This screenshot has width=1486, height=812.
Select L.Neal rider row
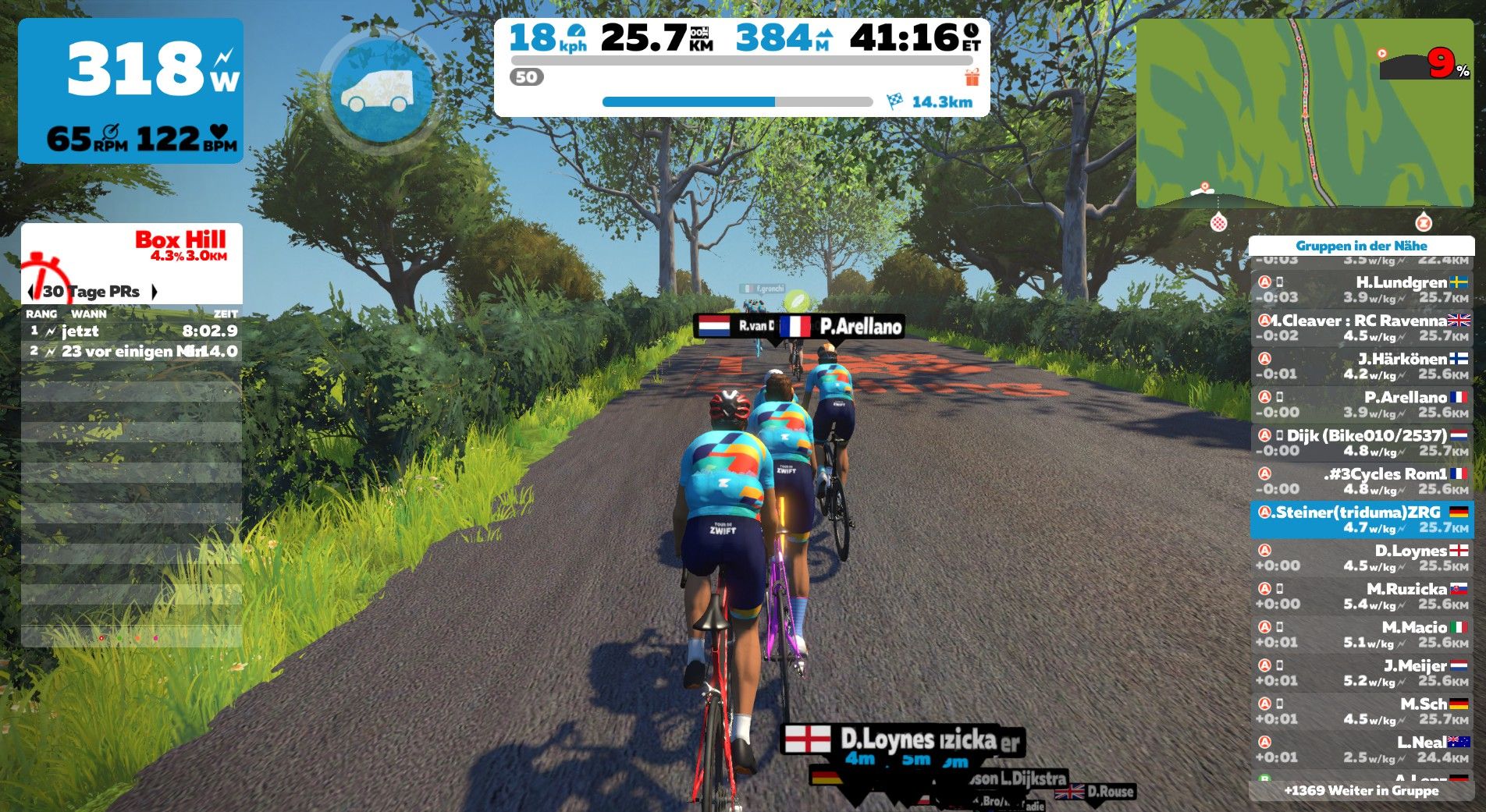[x=1361, y=749]
